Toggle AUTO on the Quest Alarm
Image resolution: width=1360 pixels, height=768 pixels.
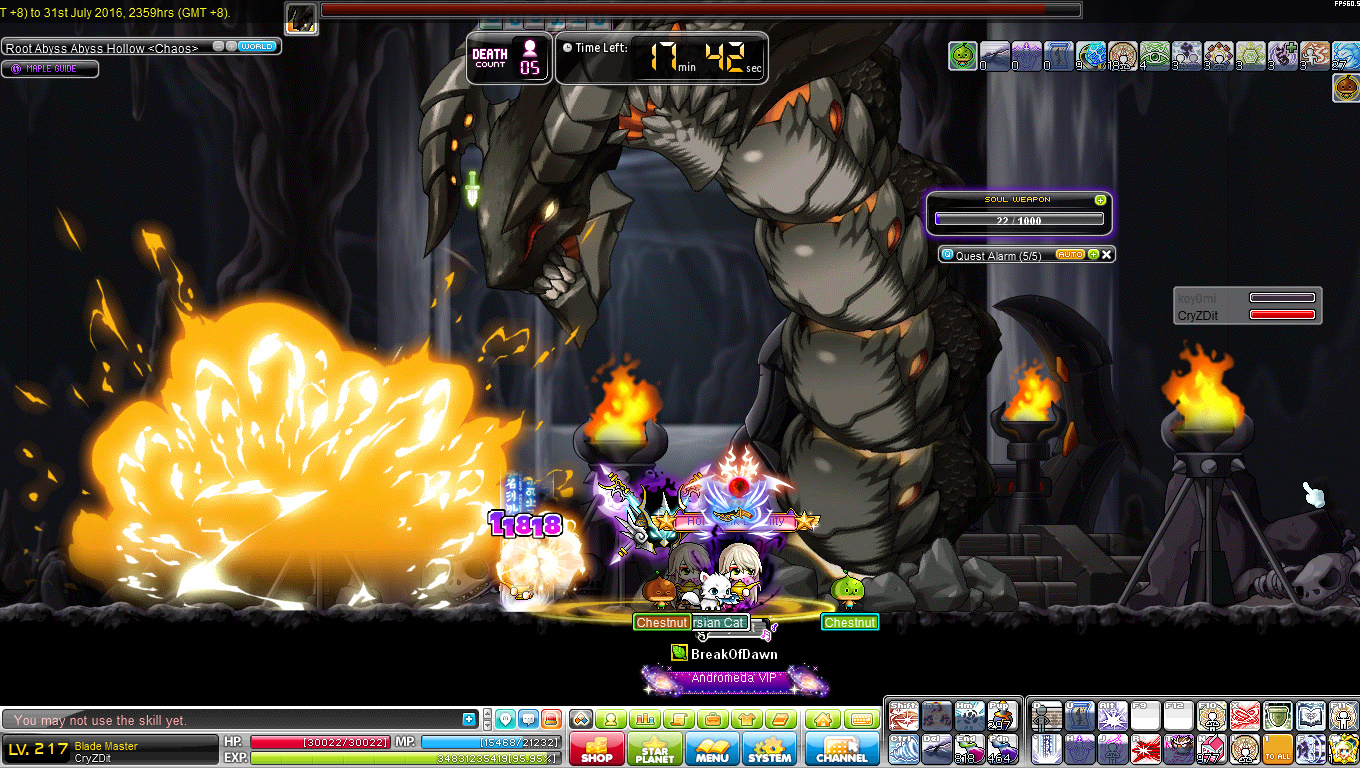pos(1070,254)
